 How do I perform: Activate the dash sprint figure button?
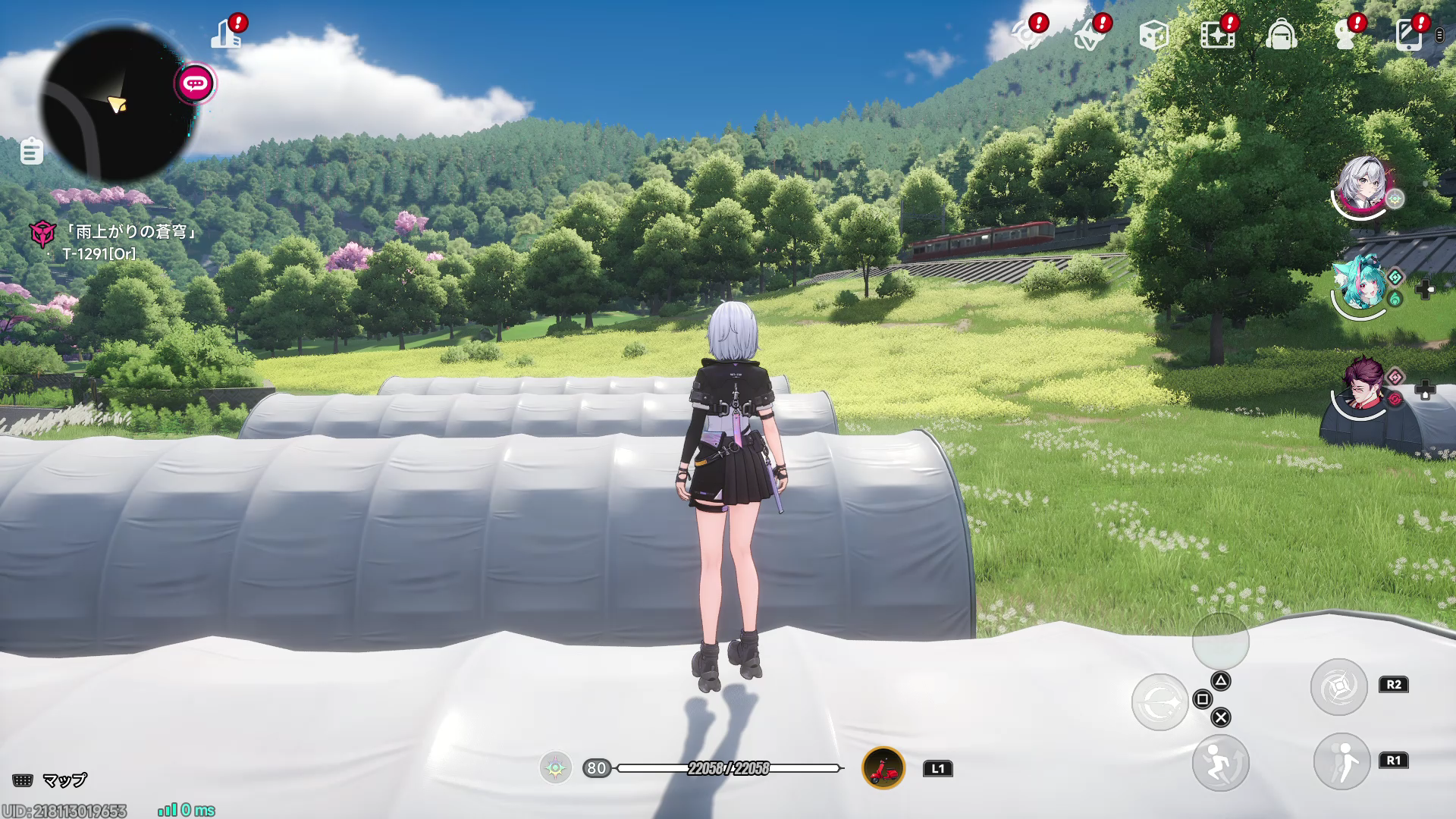(1341, 761)
